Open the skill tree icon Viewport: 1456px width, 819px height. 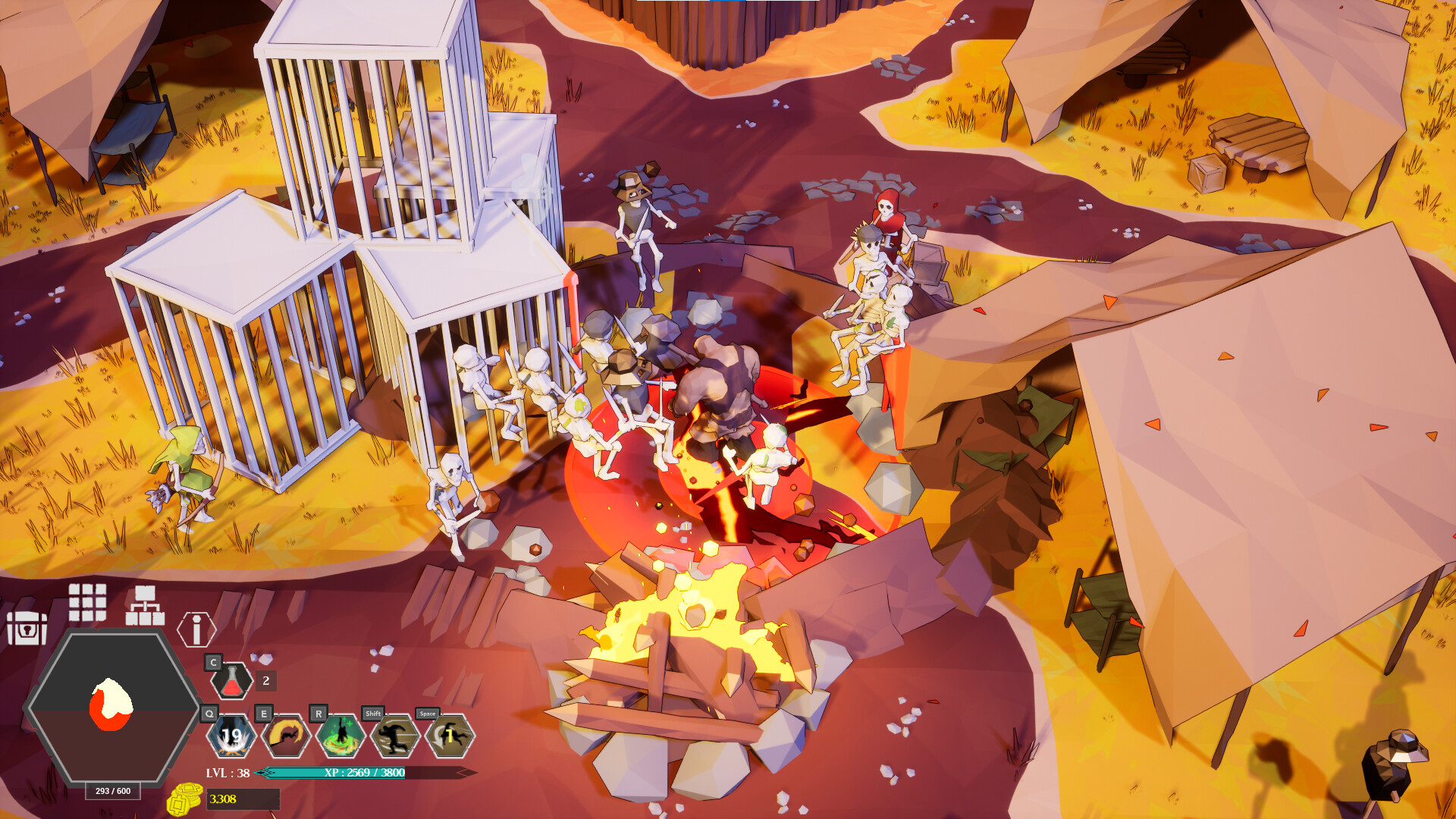point(144,604)
